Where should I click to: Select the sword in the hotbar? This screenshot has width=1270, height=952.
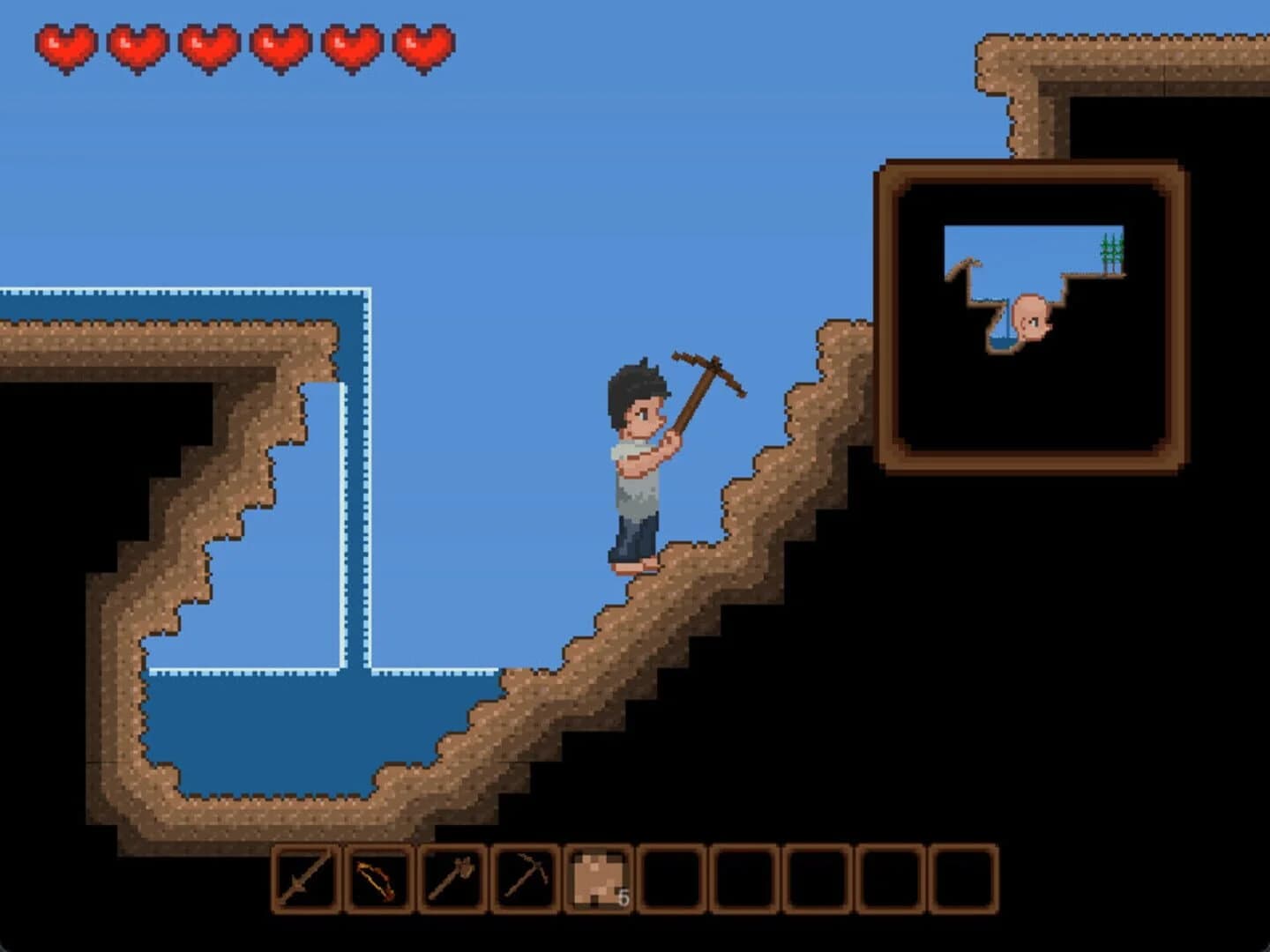point(306,877)
